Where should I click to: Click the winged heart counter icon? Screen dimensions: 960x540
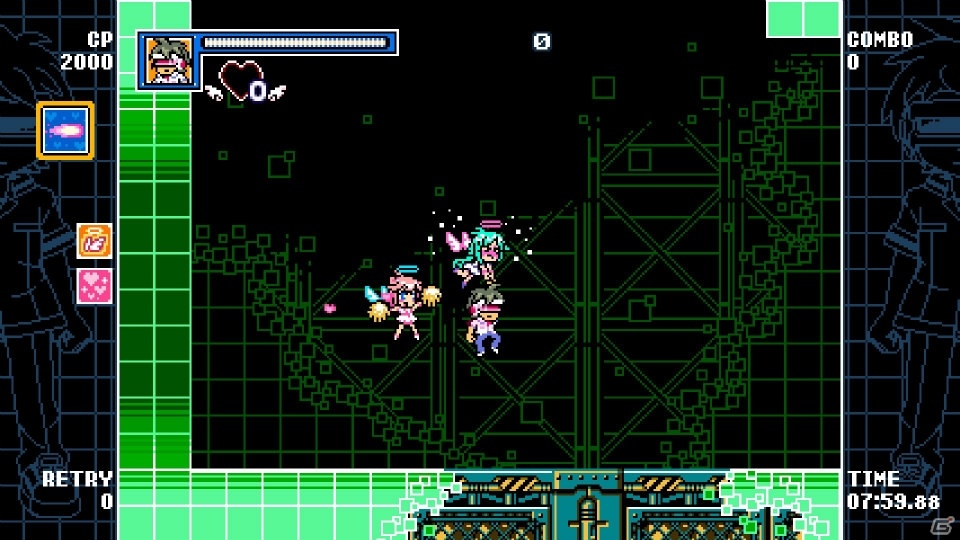(x=246, y=84)
